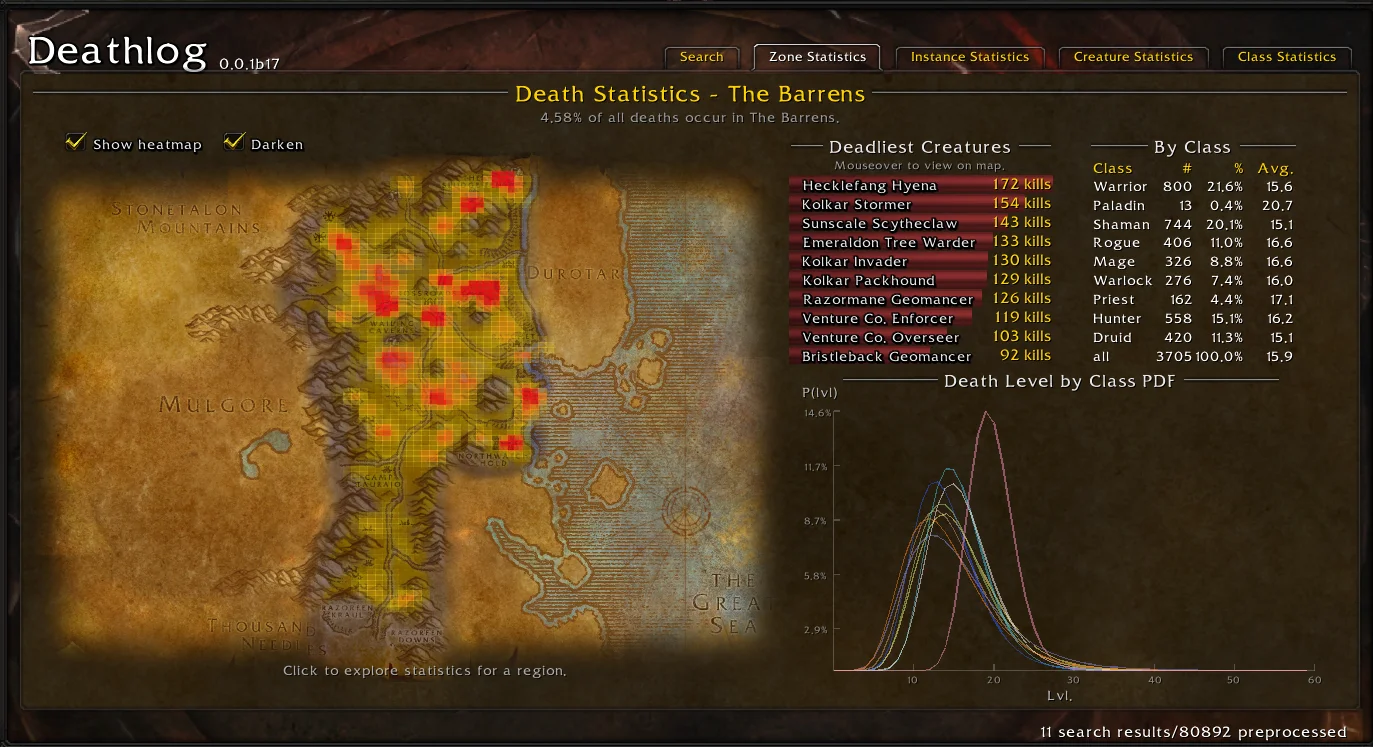Viewport: 1373px width, 747px height.
Task: Uncheck the Show heatmap checkbox
Action: pyautogui.click(x=75, y=143)
